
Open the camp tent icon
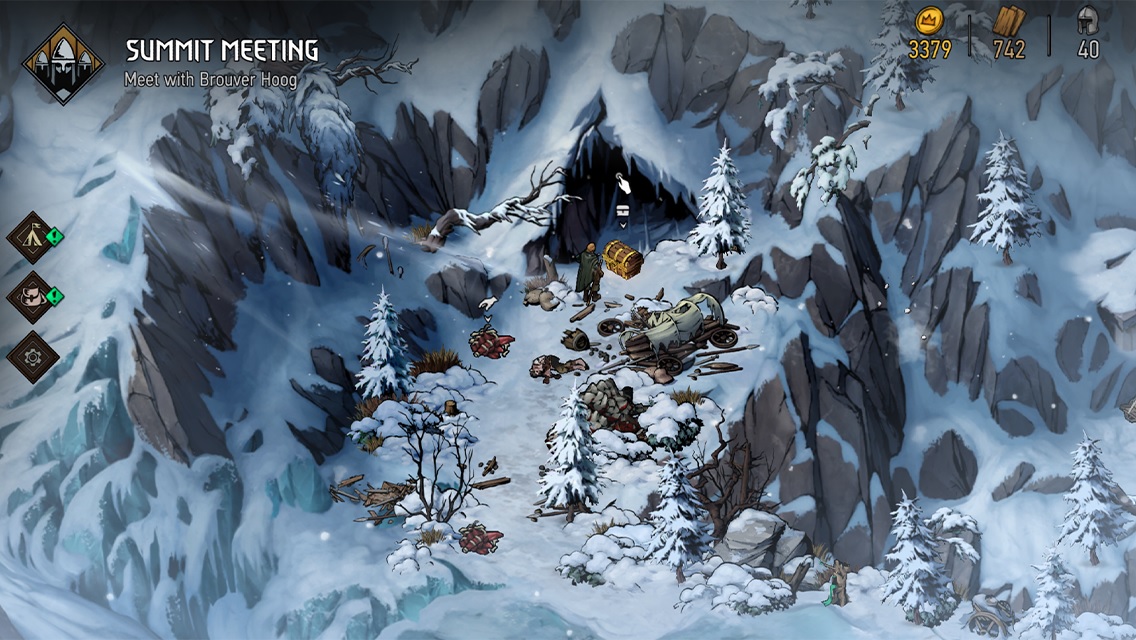click(31, 237)
